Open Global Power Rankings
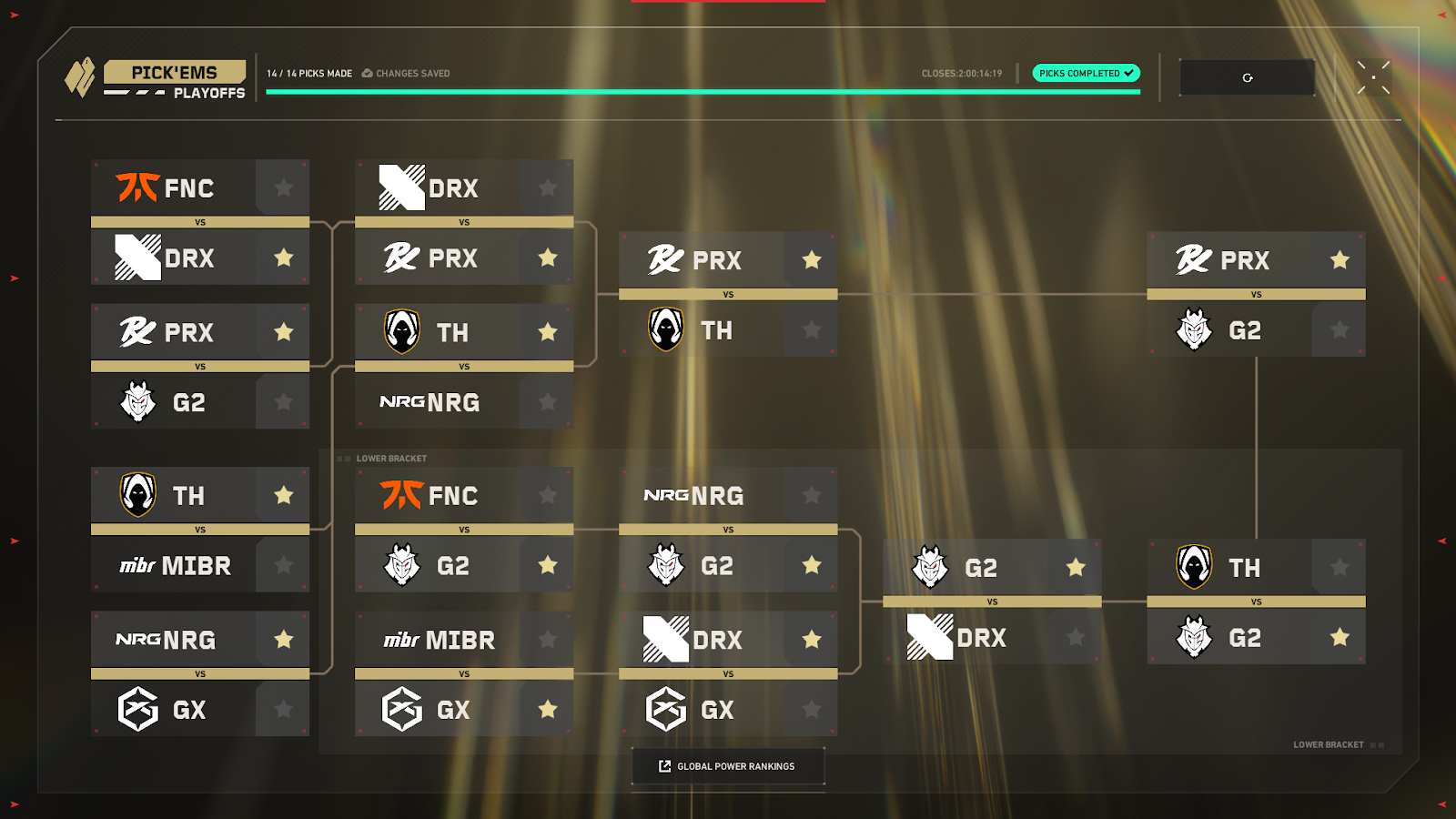Screen dimensions: 1456x819 (x=728, y=765)
